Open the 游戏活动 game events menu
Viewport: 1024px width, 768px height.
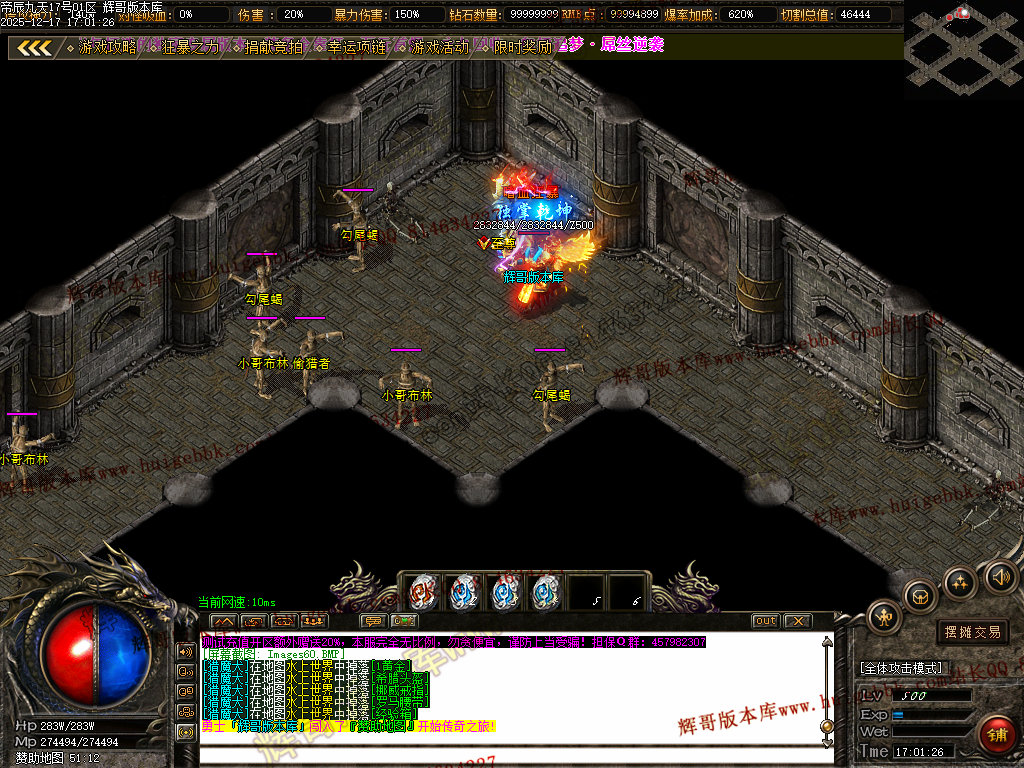click(x=439, y=47)
